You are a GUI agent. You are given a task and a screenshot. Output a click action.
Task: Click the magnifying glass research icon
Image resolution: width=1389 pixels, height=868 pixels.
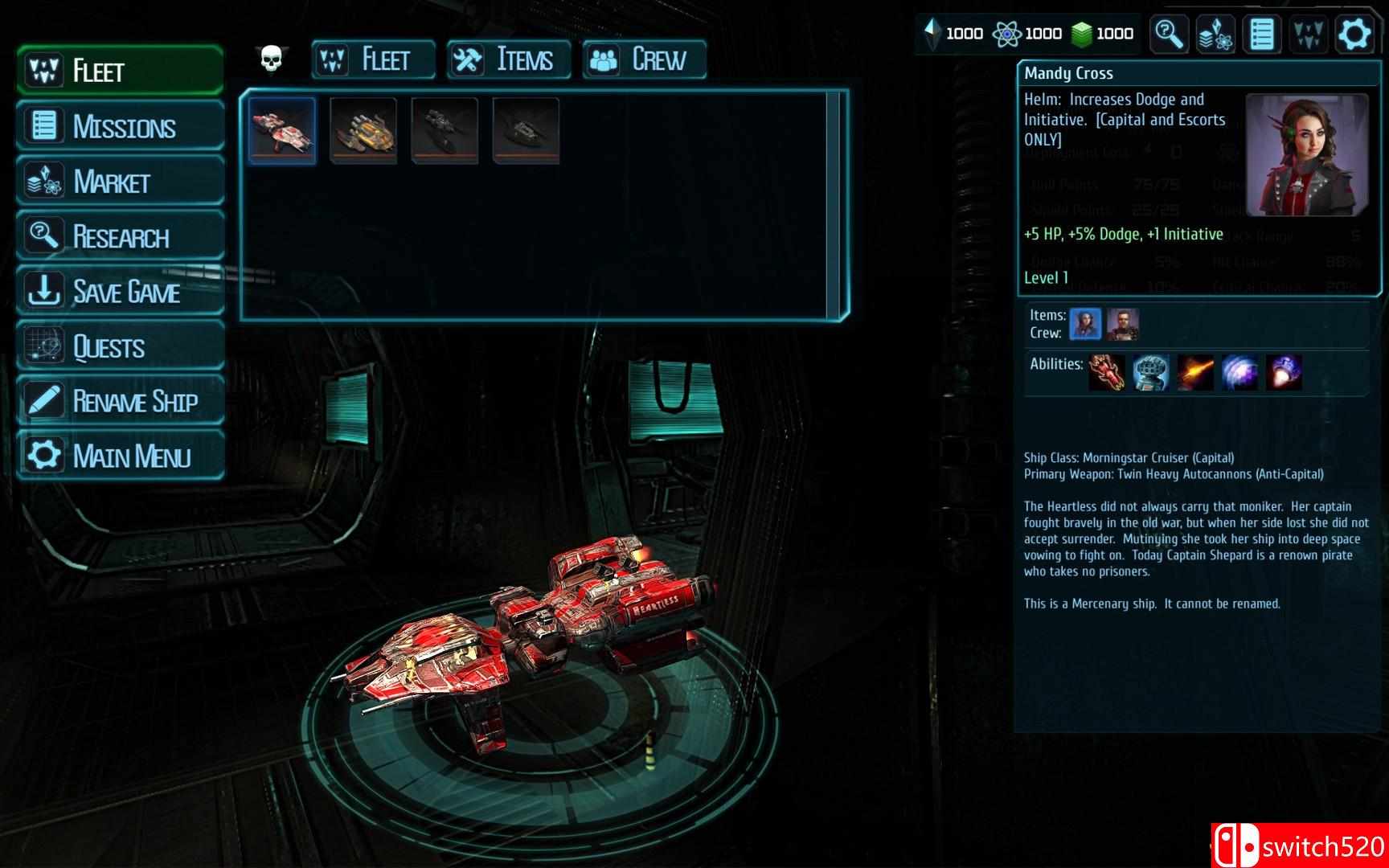click(1168, 35)
